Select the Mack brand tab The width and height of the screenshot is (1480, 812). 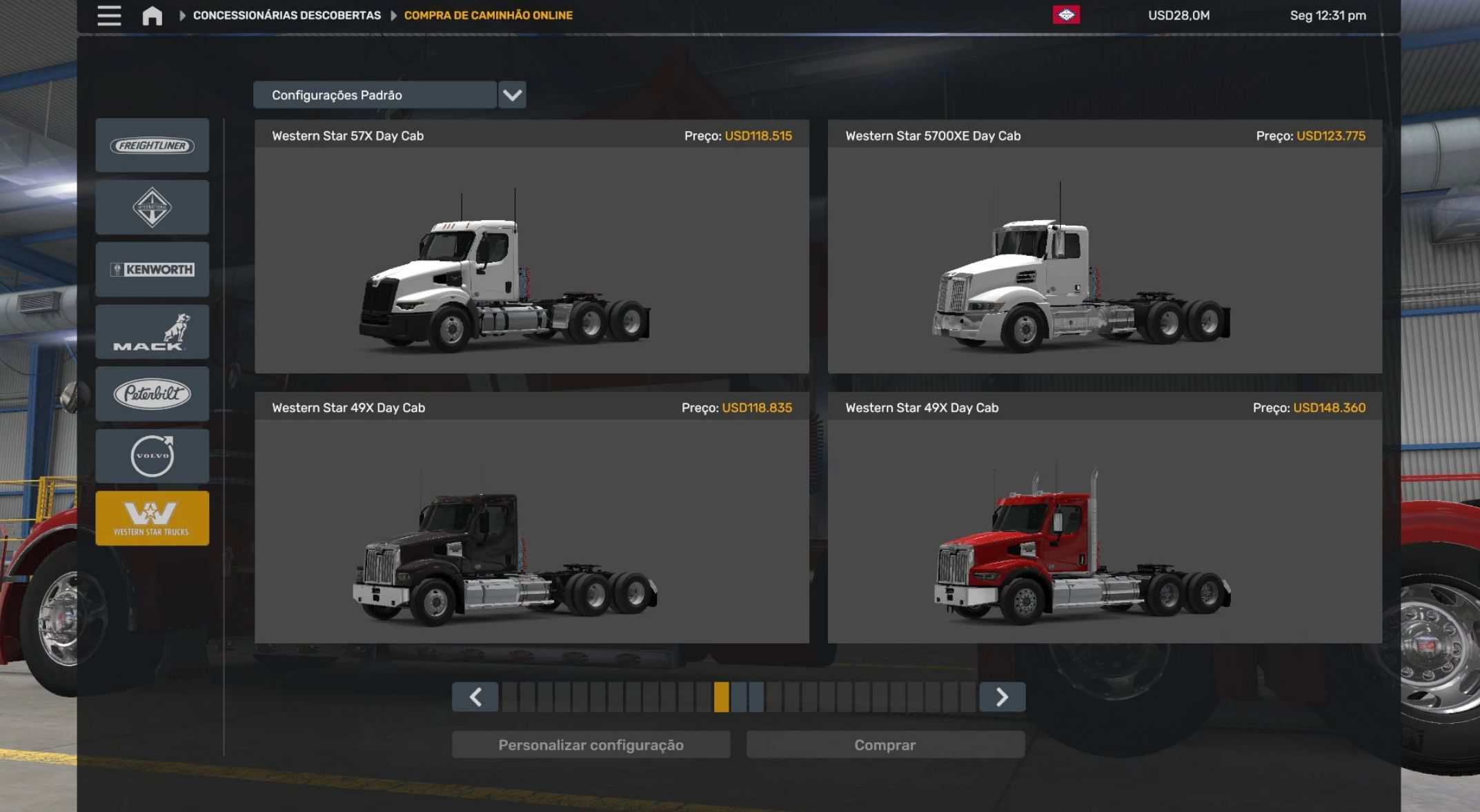[x=152, y=332]
